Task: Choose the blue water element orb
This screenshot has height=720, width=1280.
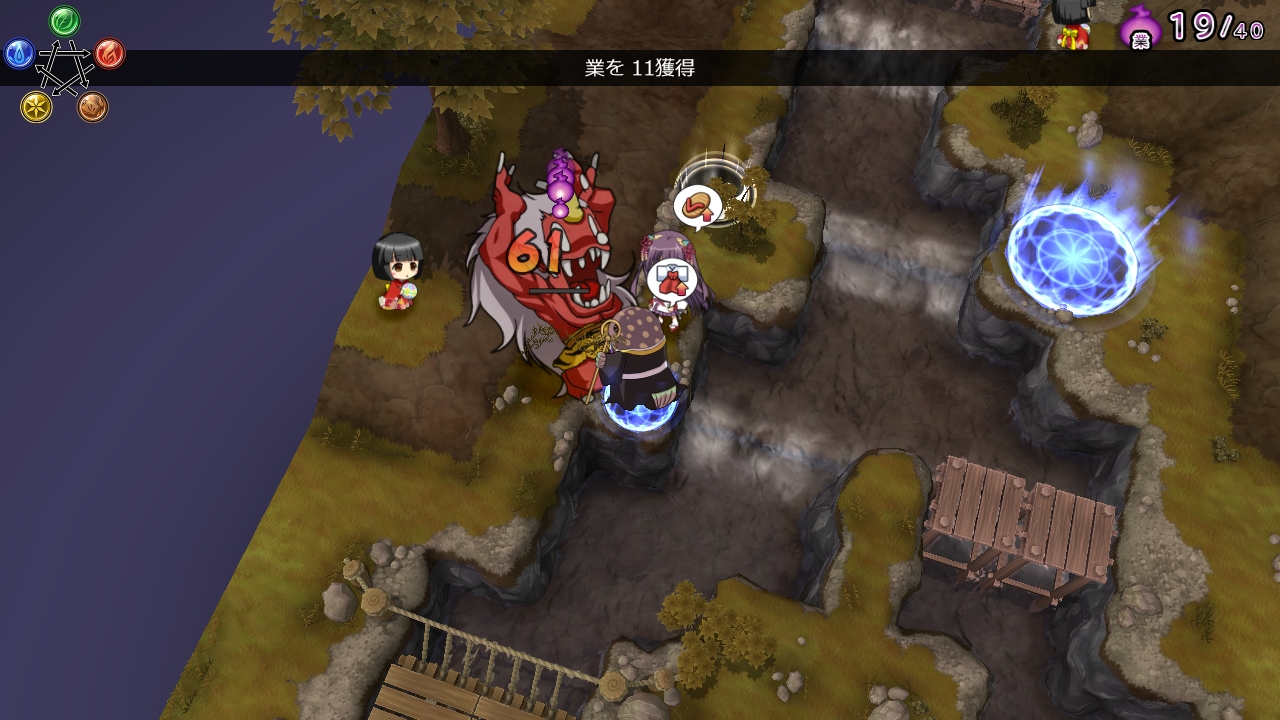Action: 19,54
